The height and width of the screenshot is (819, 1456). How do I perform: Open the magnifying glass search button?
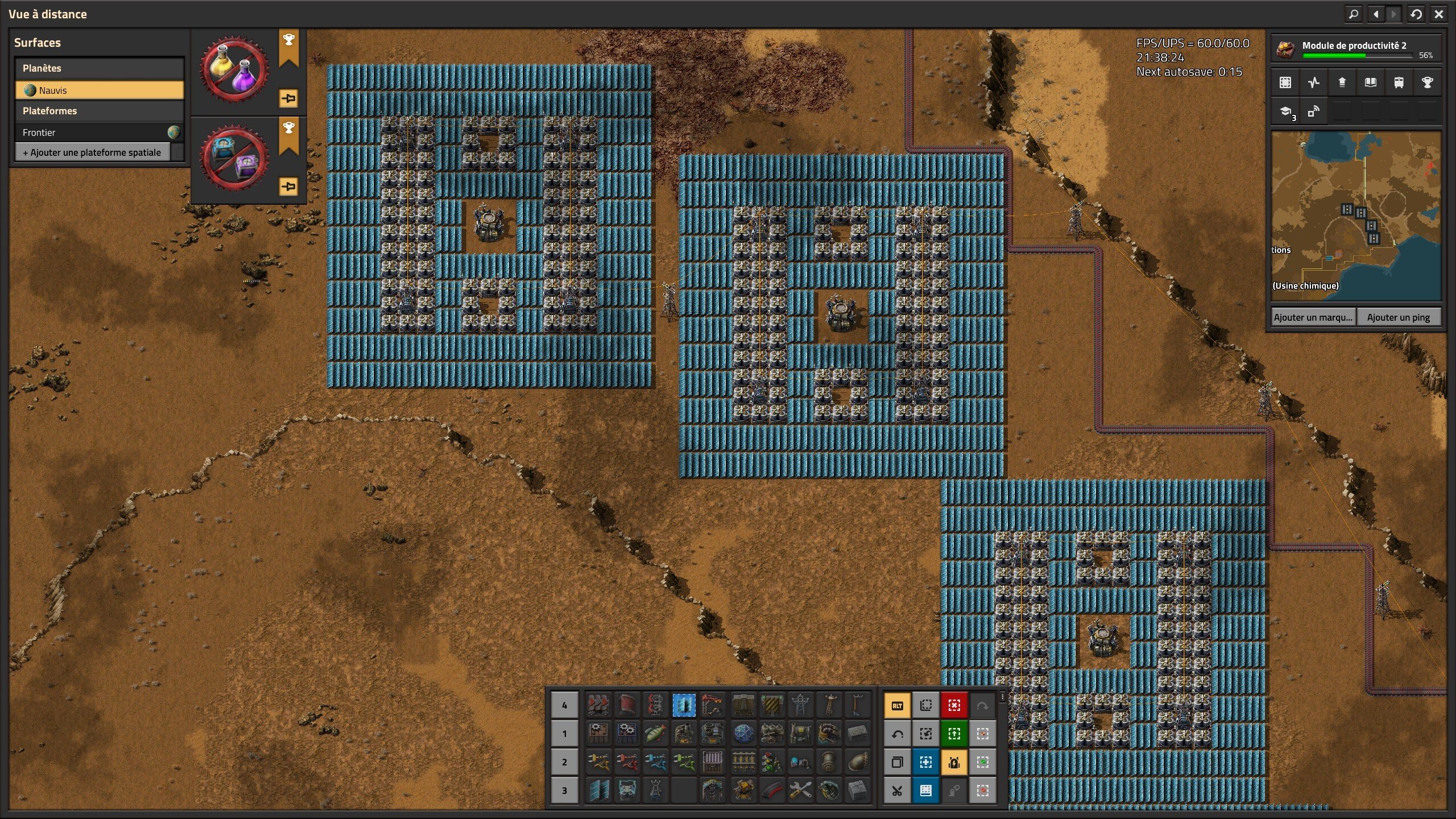click(1354, 14)
